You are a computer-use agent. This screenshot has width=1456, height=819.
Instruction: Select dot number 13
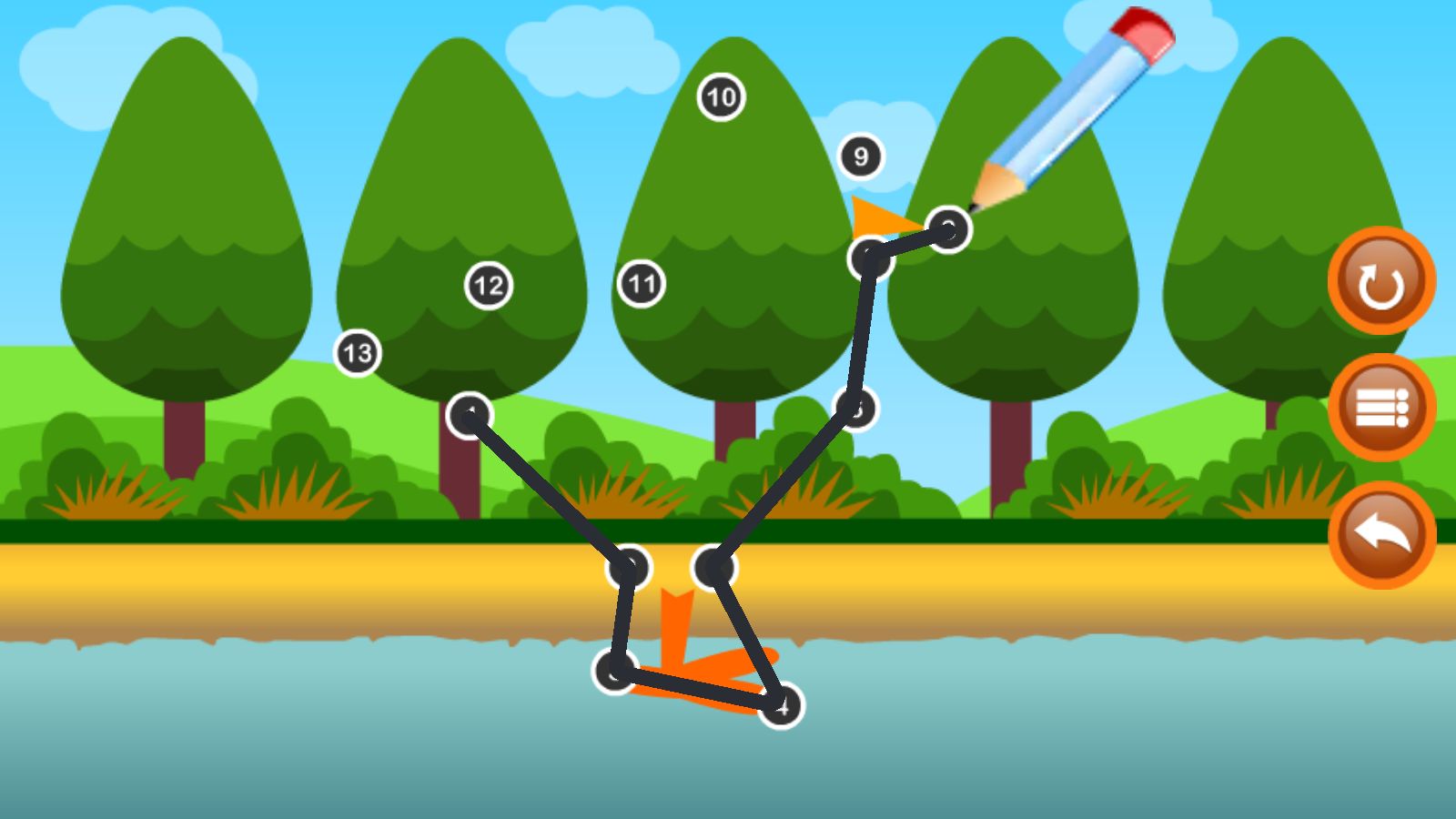click(x=358, y=353)
